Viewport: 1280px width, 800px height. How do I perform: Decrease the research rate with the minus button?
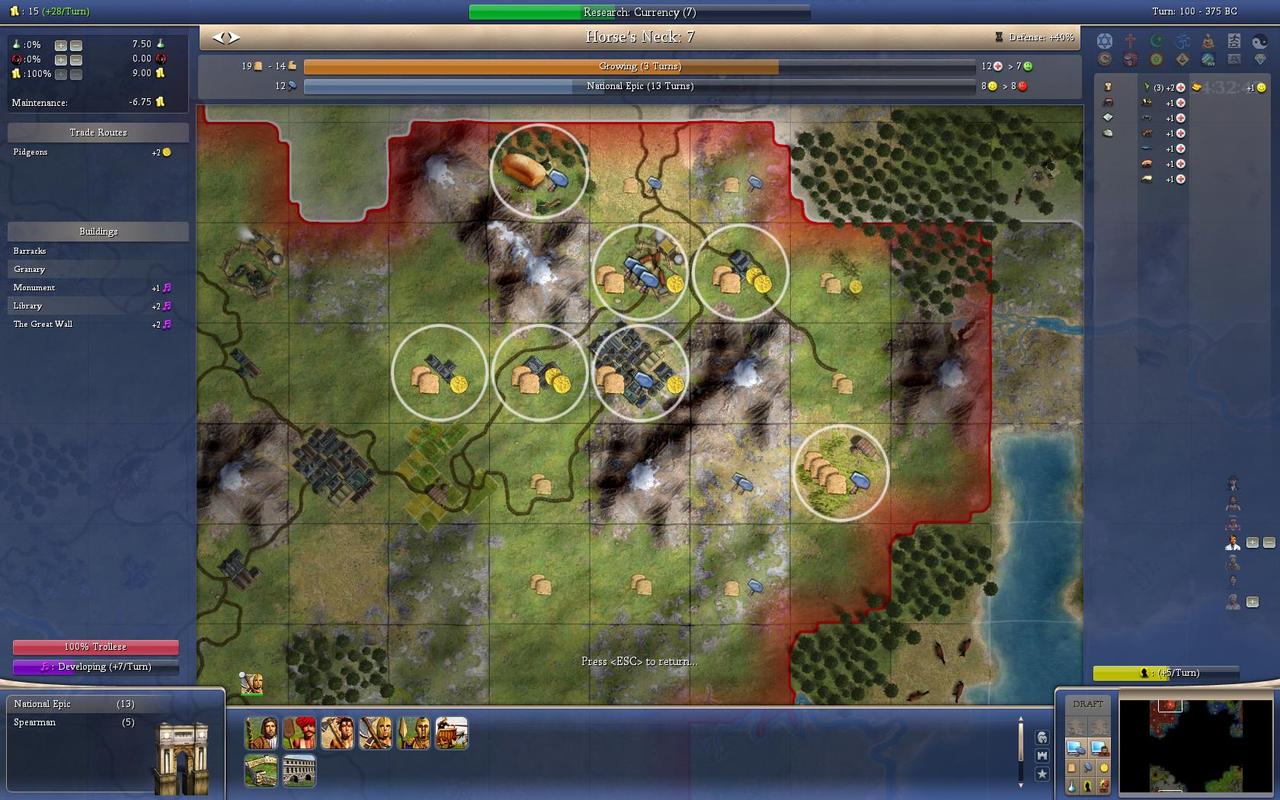click(76, 45)
